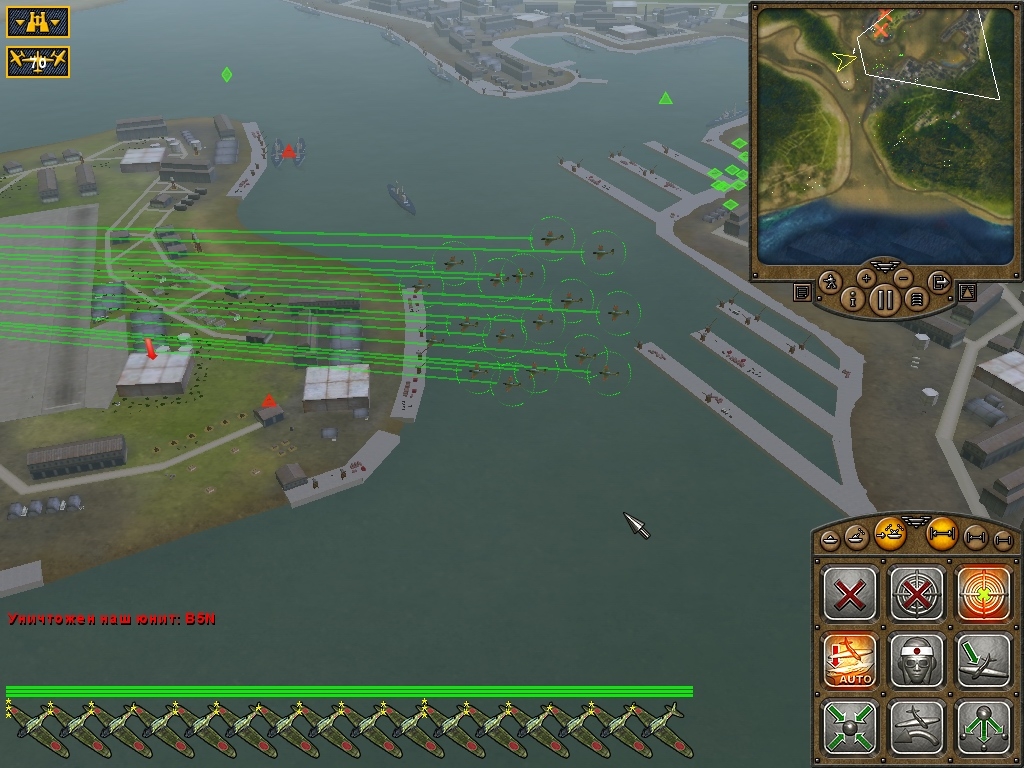Cancel orders with the red X button
Viewport: 1024px width, 768px height.
click(x=850, y=594)
